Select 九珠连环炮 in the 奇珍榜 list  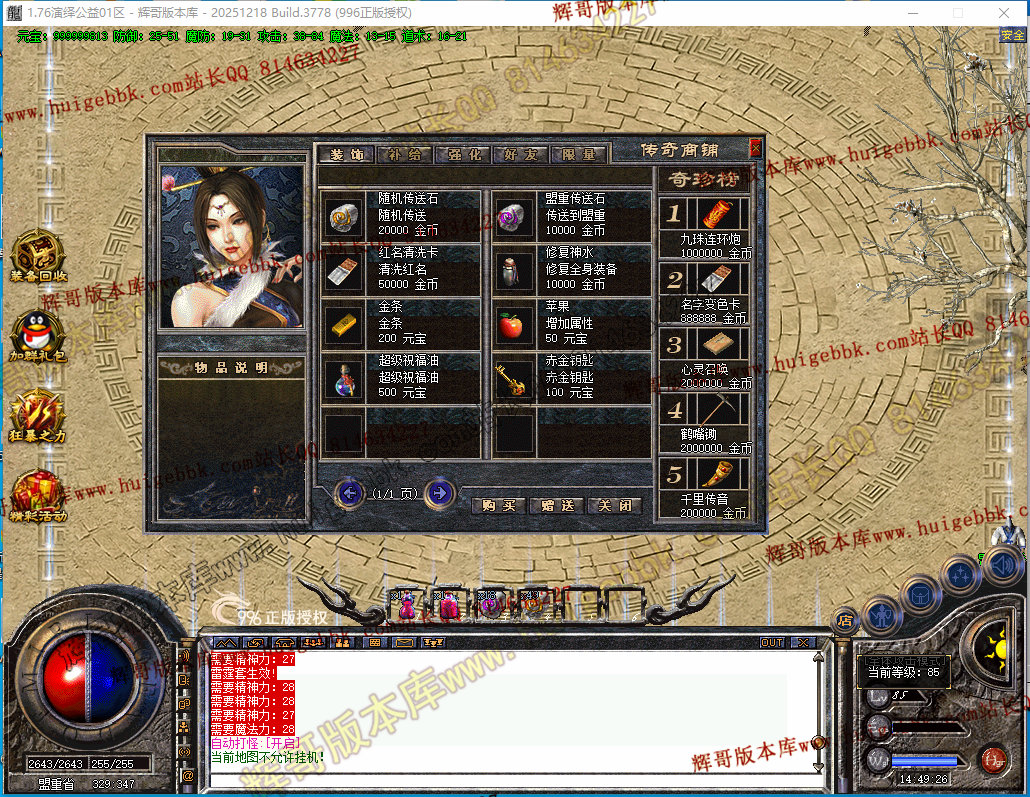(711, 214)
